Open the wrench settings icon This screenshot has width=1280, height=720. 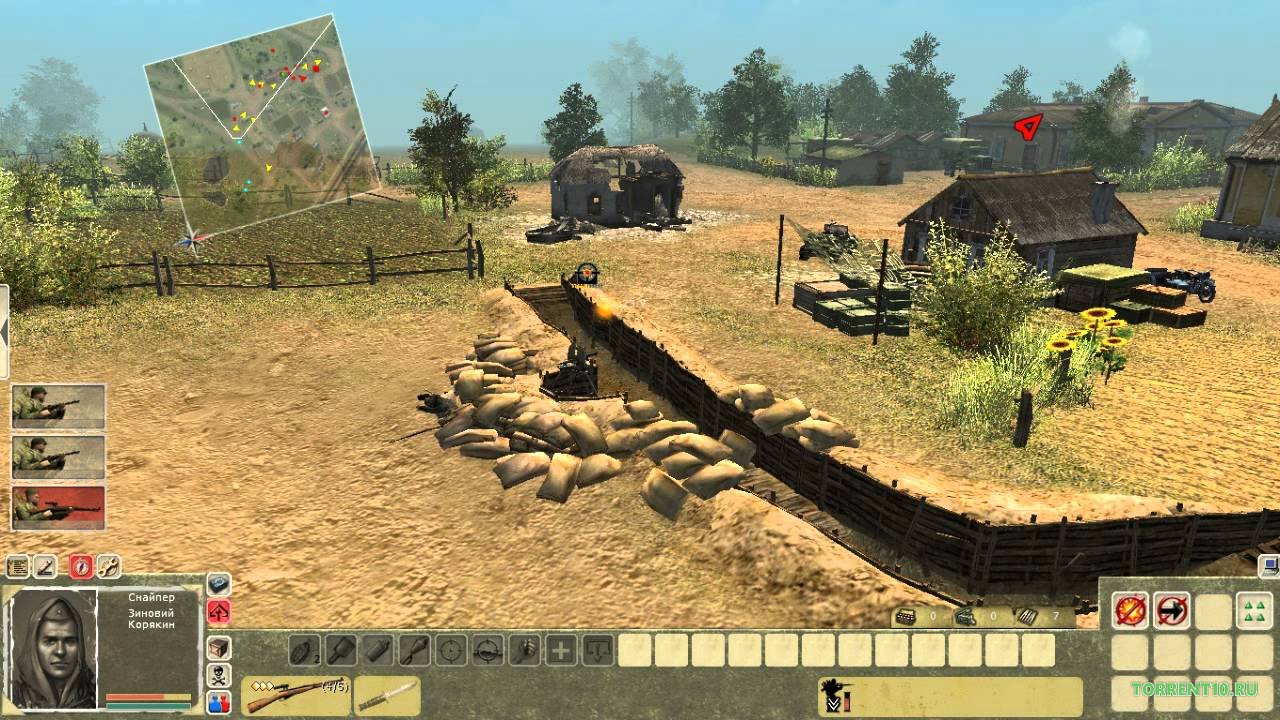click(x=108, y=567)
